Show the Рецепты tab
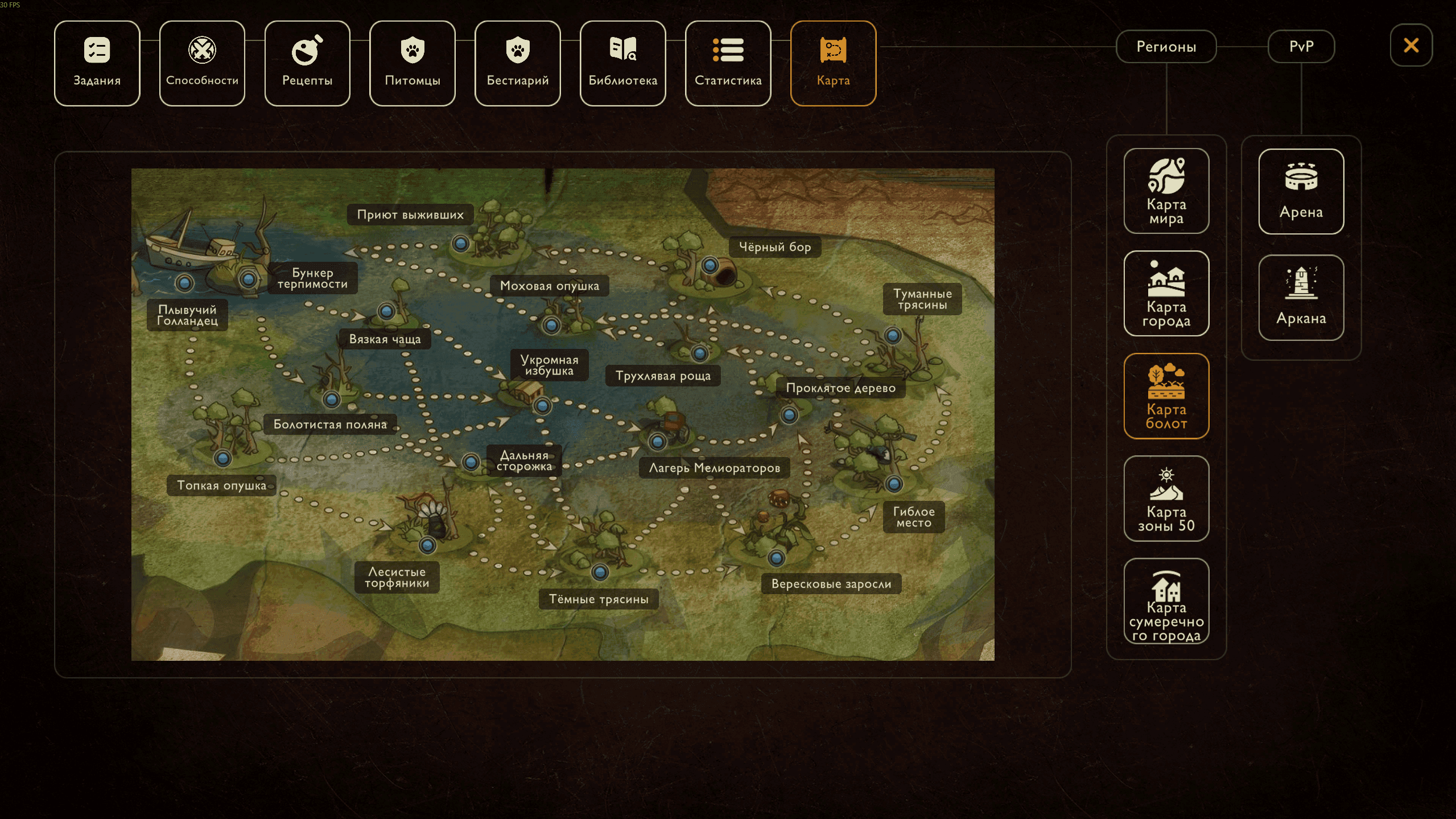Viewport: 1456px width, 819px height. pyautogui.click(x=307, y=63)
